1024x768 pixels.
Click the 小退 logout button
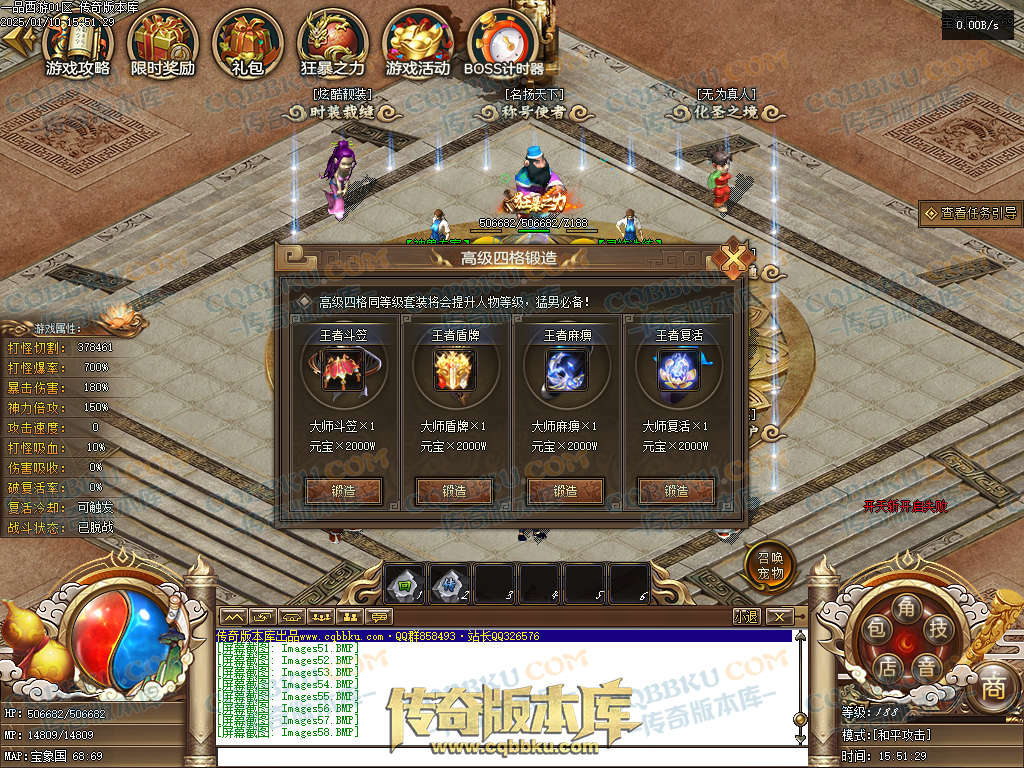(x=746, y=616)
